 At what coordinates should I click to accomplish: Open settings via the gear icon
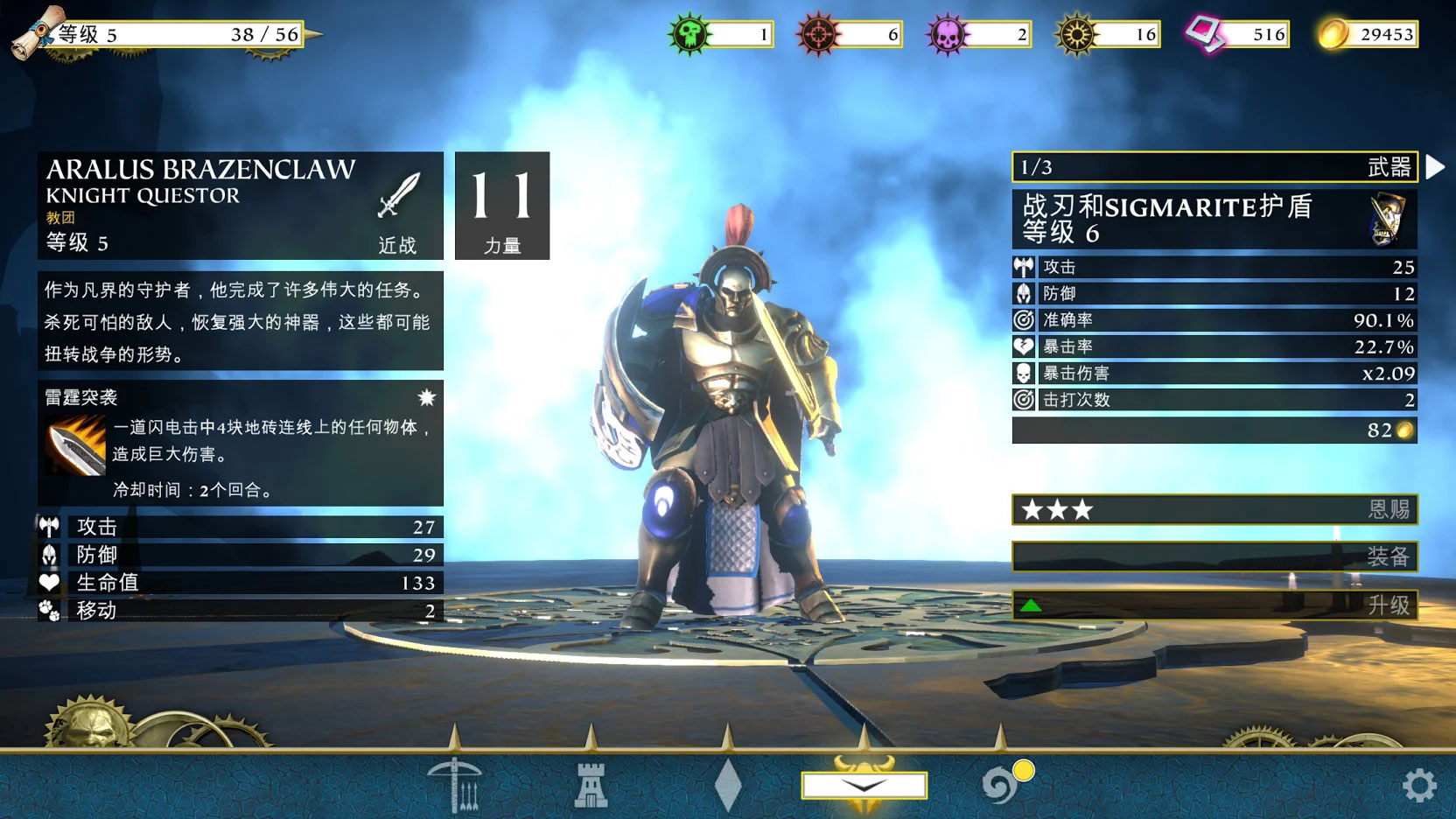point(1418,786)
